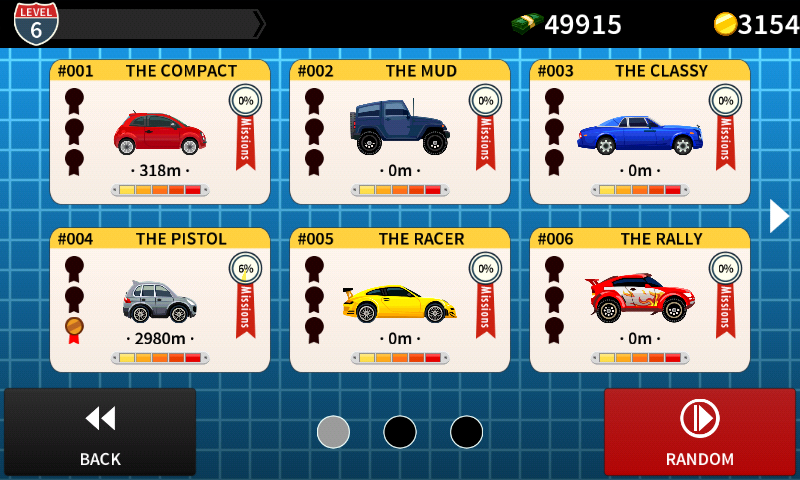Go back with the Back button
Viewport: 800px width, 480px height.
pyautogui.click(x=100, y=432)
